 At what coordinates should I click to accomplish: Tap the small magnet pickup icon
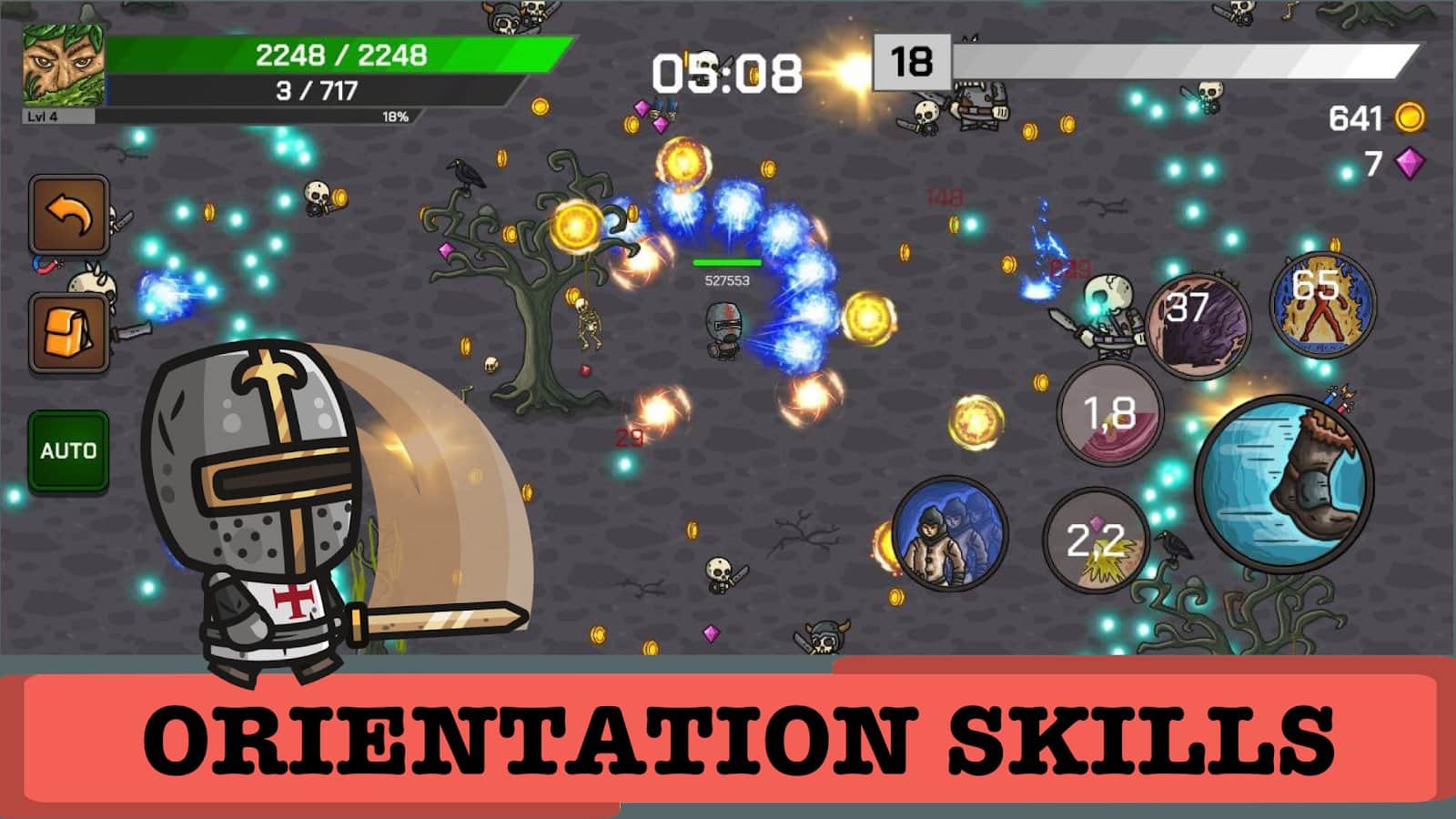pos(45,266)
